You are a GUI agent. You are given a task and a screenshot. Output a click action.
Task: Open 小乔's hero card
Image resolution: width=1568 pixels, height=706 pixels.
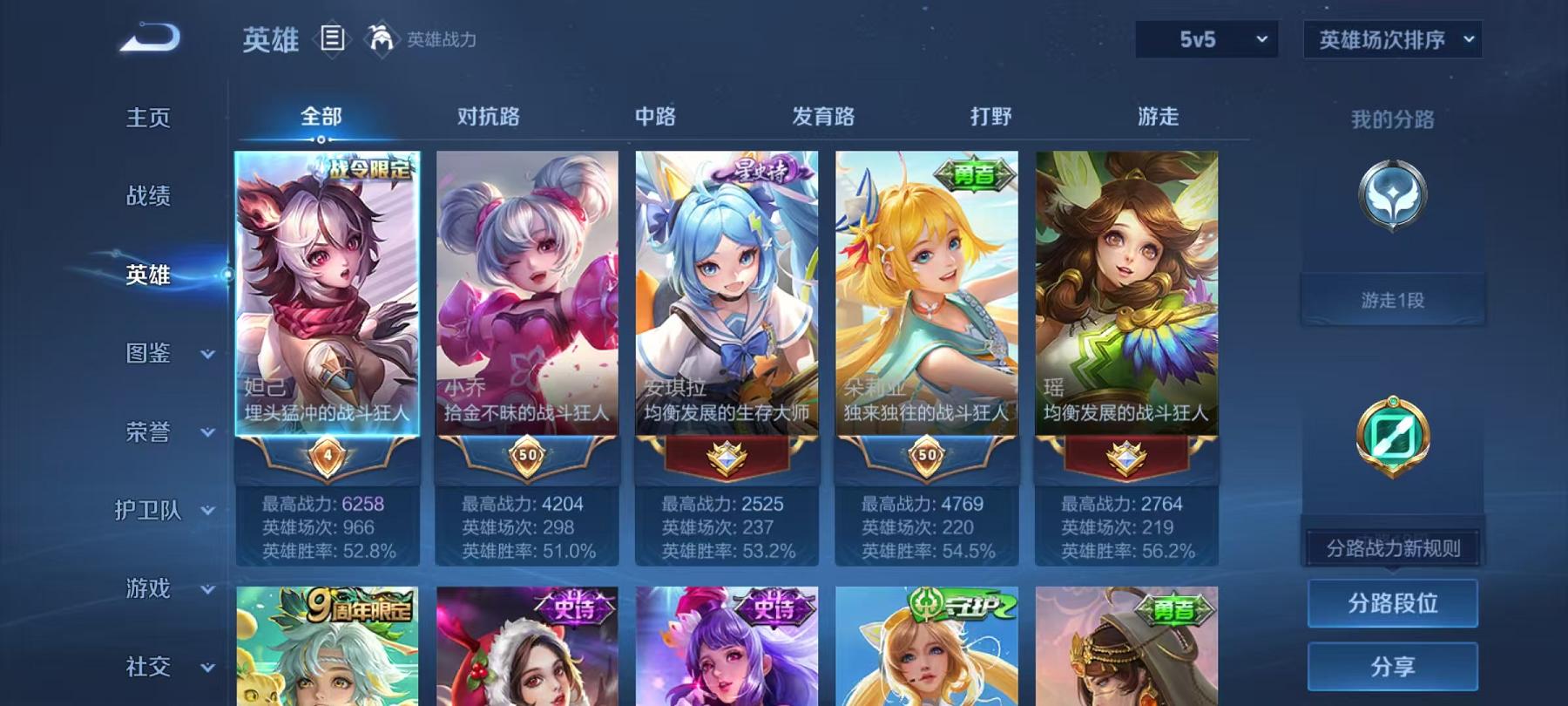pos(525,288)
